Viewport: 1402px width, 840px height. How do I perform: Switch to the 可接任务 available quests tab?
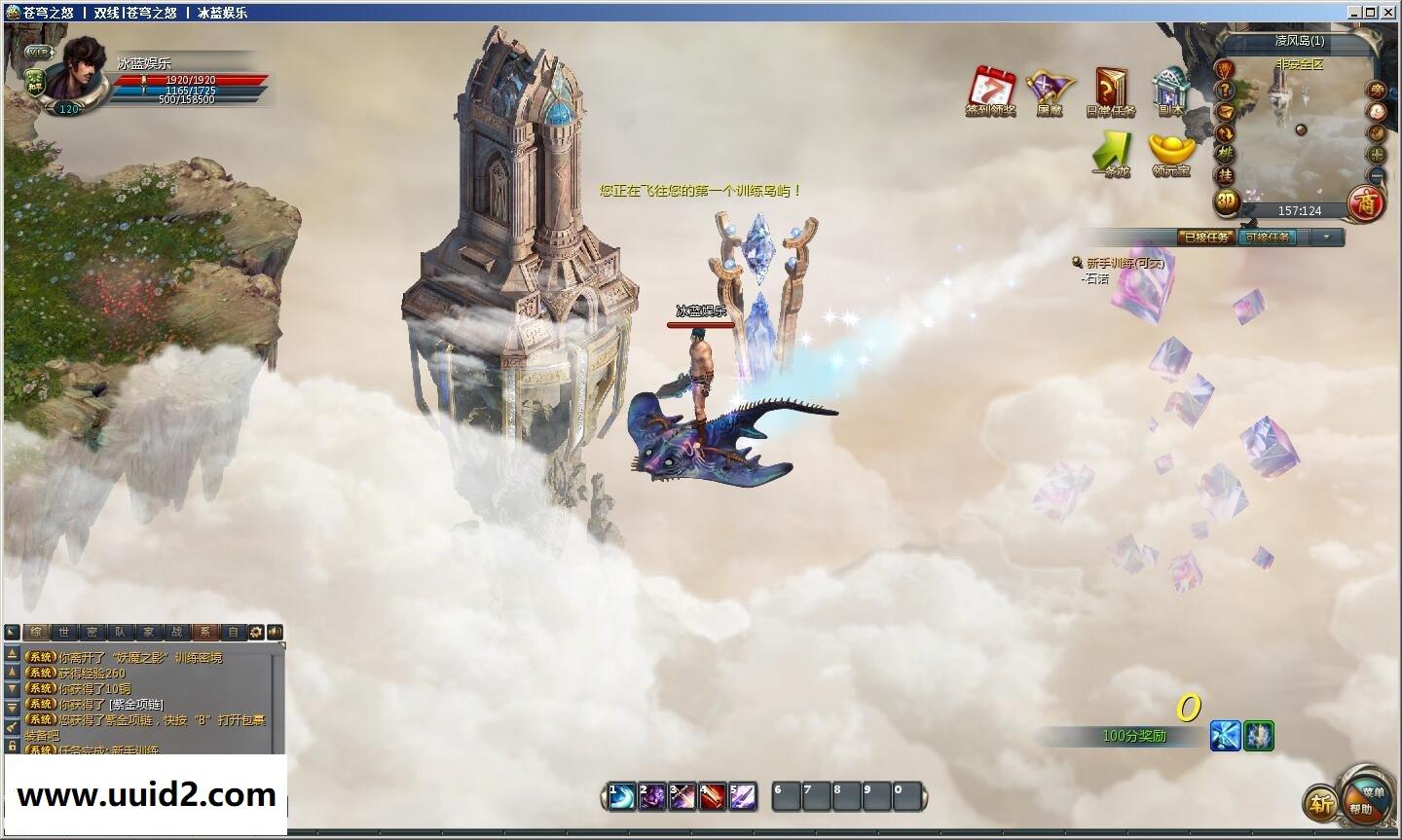[x=1266, y=237]
